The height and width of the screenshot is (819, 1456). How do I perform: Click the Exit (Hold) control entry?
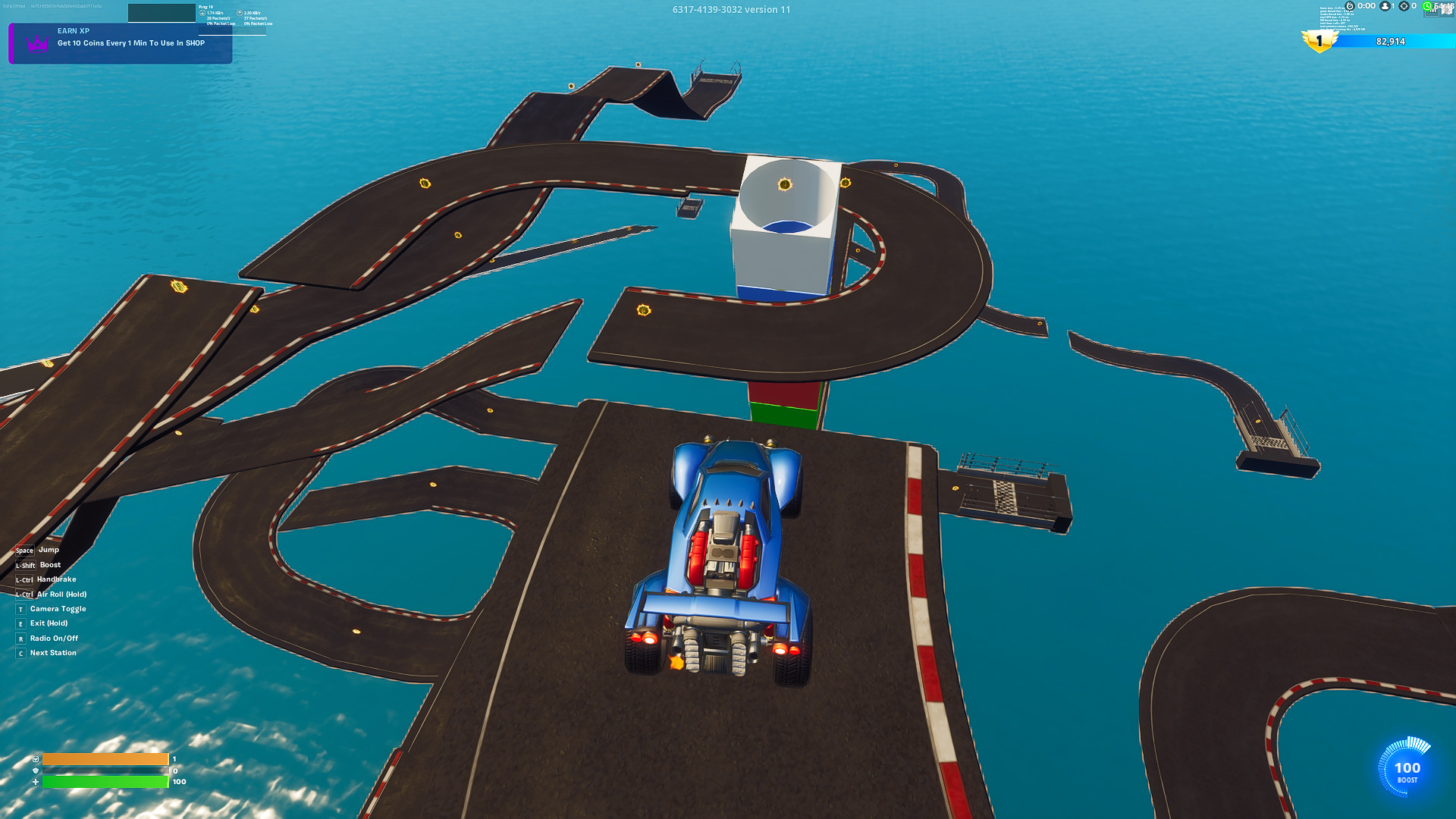pyautogui.click(x=47, y=623)
